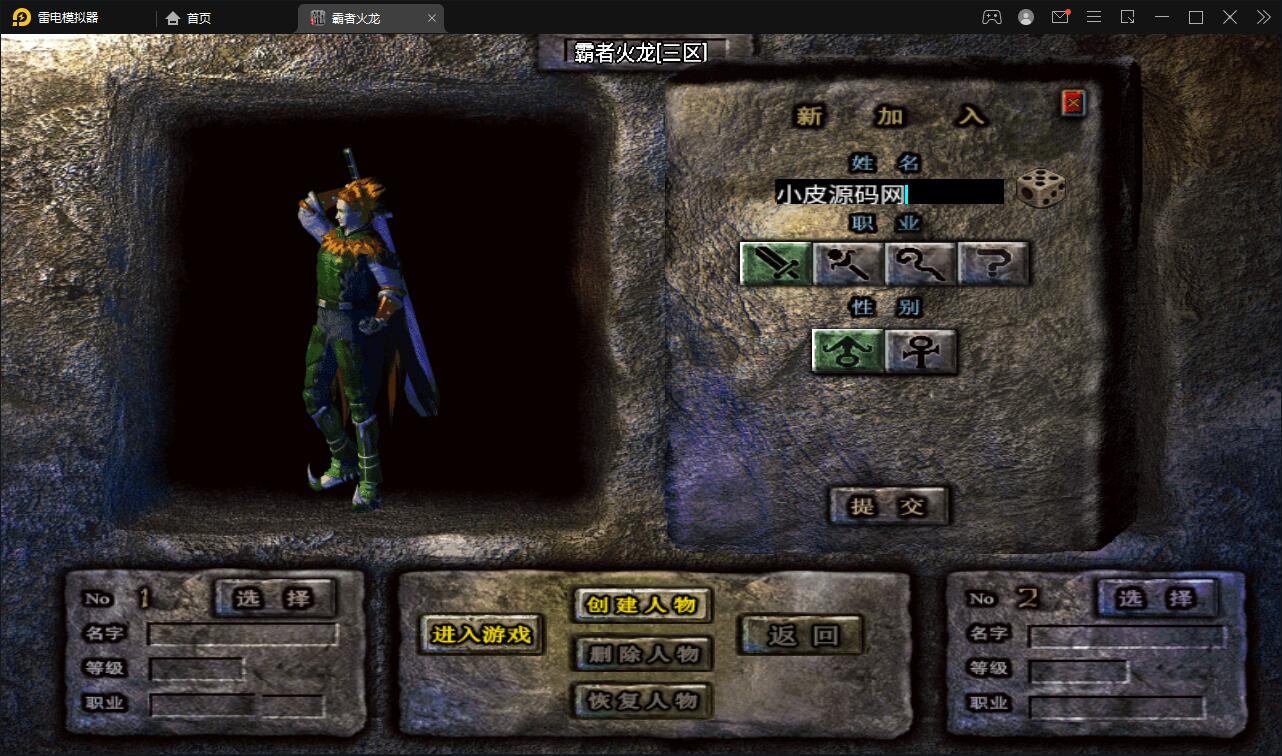Select the female gender ankh symbol
This screenshot has height=756, width=1282.
pos(919,351)
